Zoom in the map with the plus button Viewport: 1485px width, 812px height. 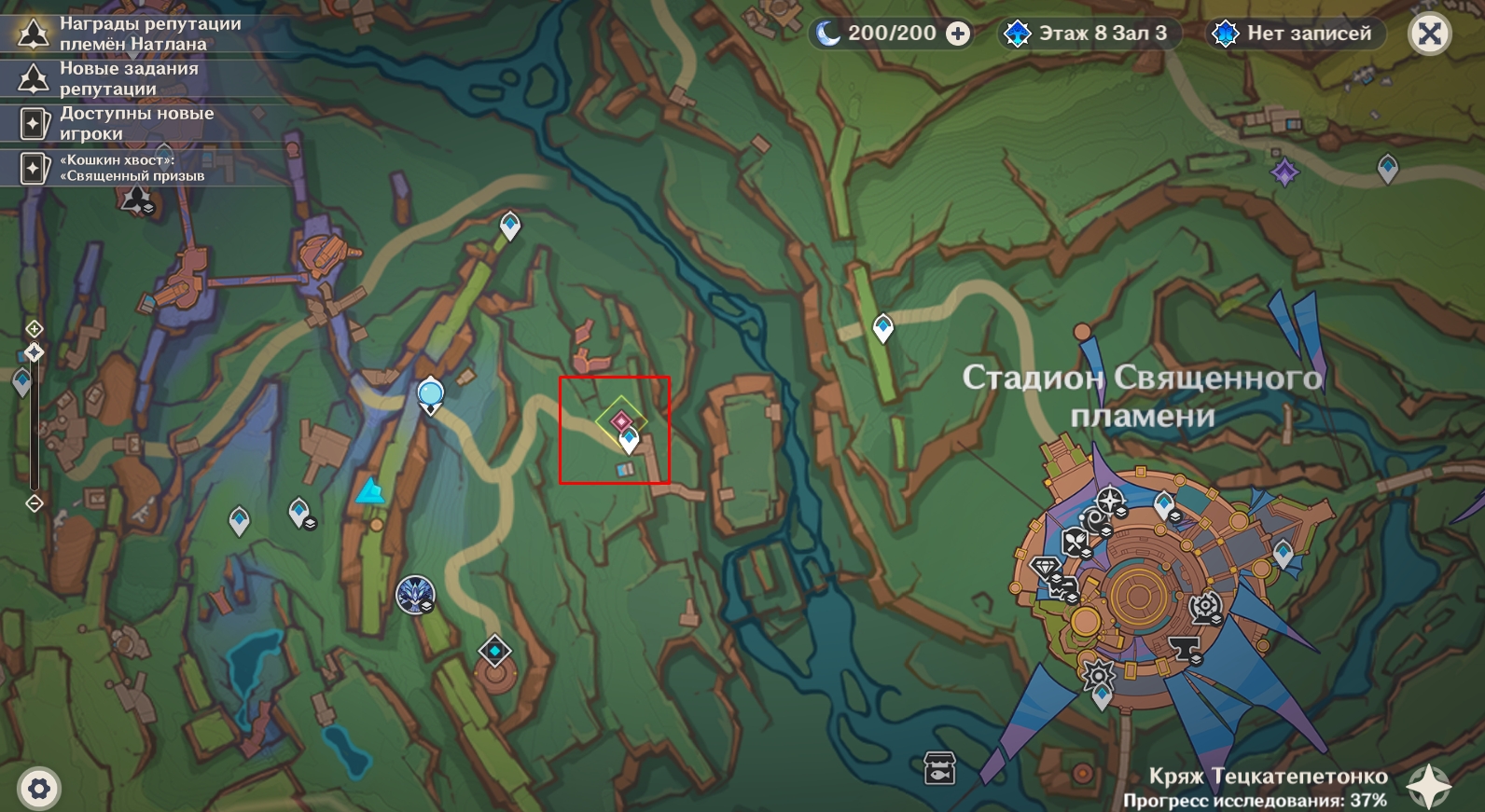coord(34,328)
